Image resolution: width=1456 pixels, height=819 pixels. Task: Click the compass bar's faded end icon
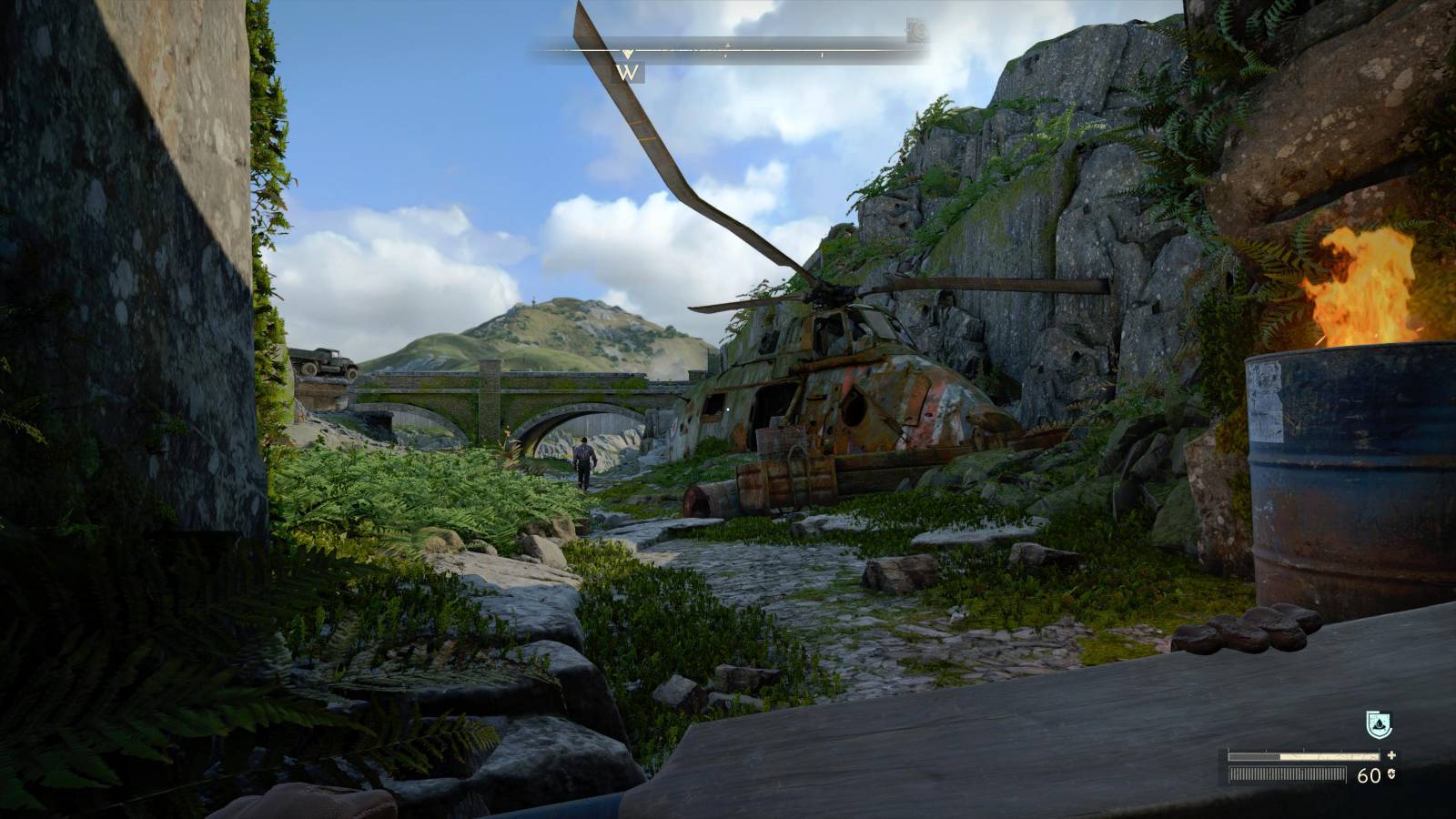point(916,32)
